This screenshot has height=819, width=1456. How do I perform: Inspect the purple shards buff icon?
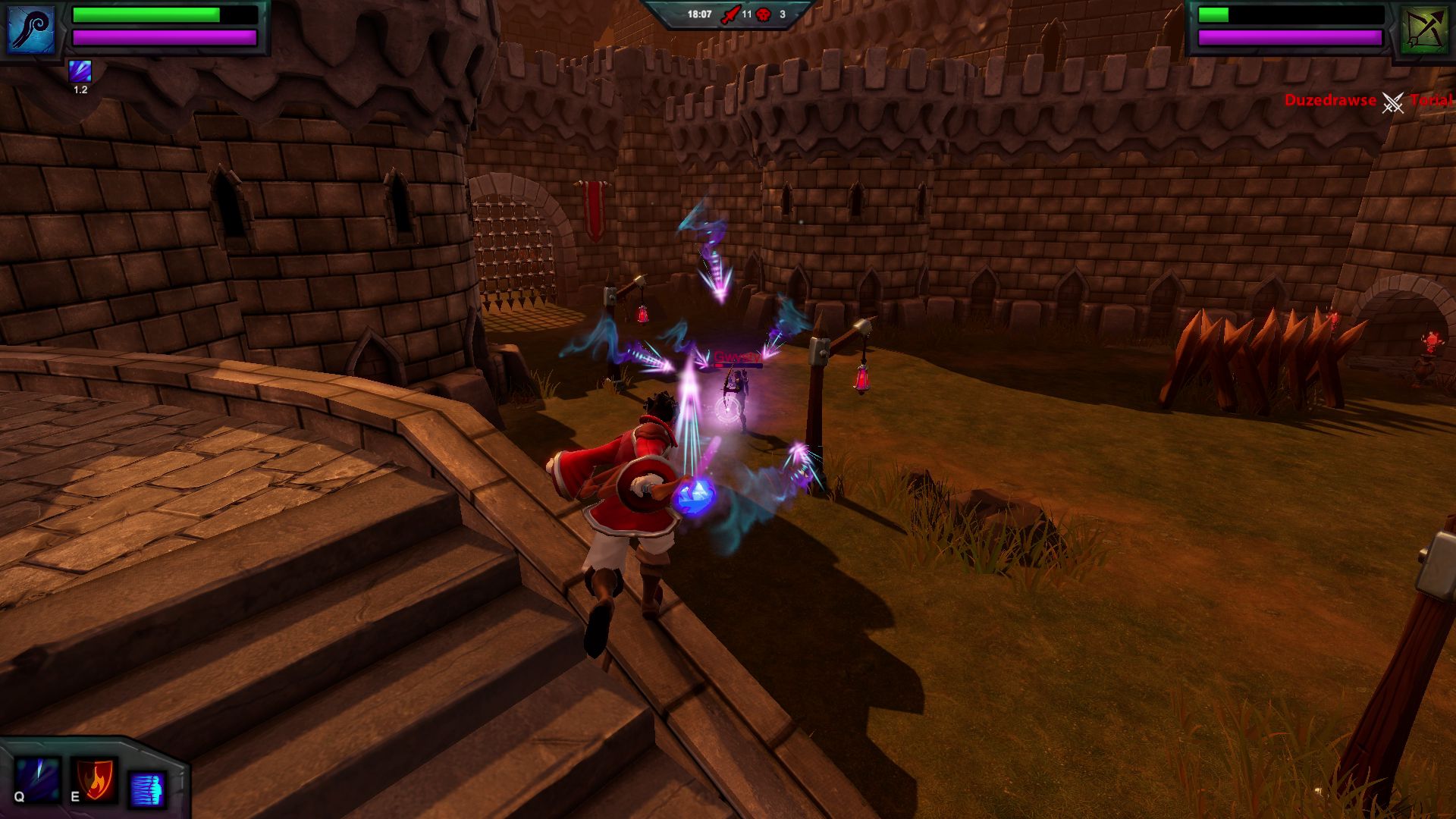(80, 71)
